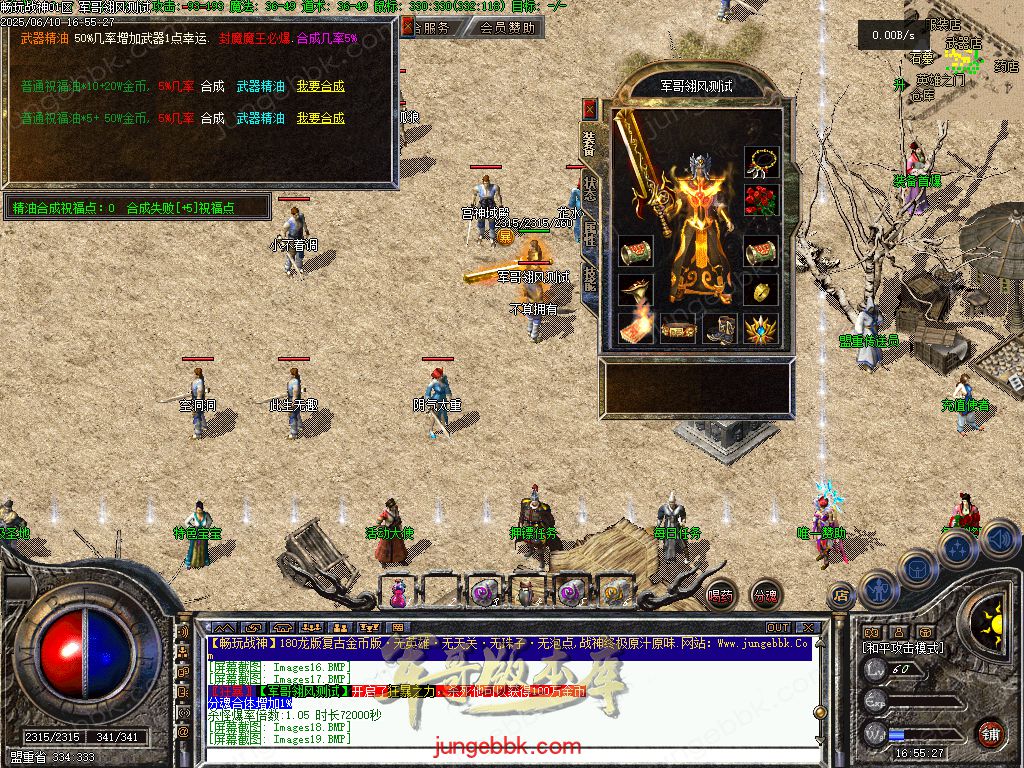Switch to the 技能 skills tab
The width and height of the screenshot is (1024, 768).
590,278
